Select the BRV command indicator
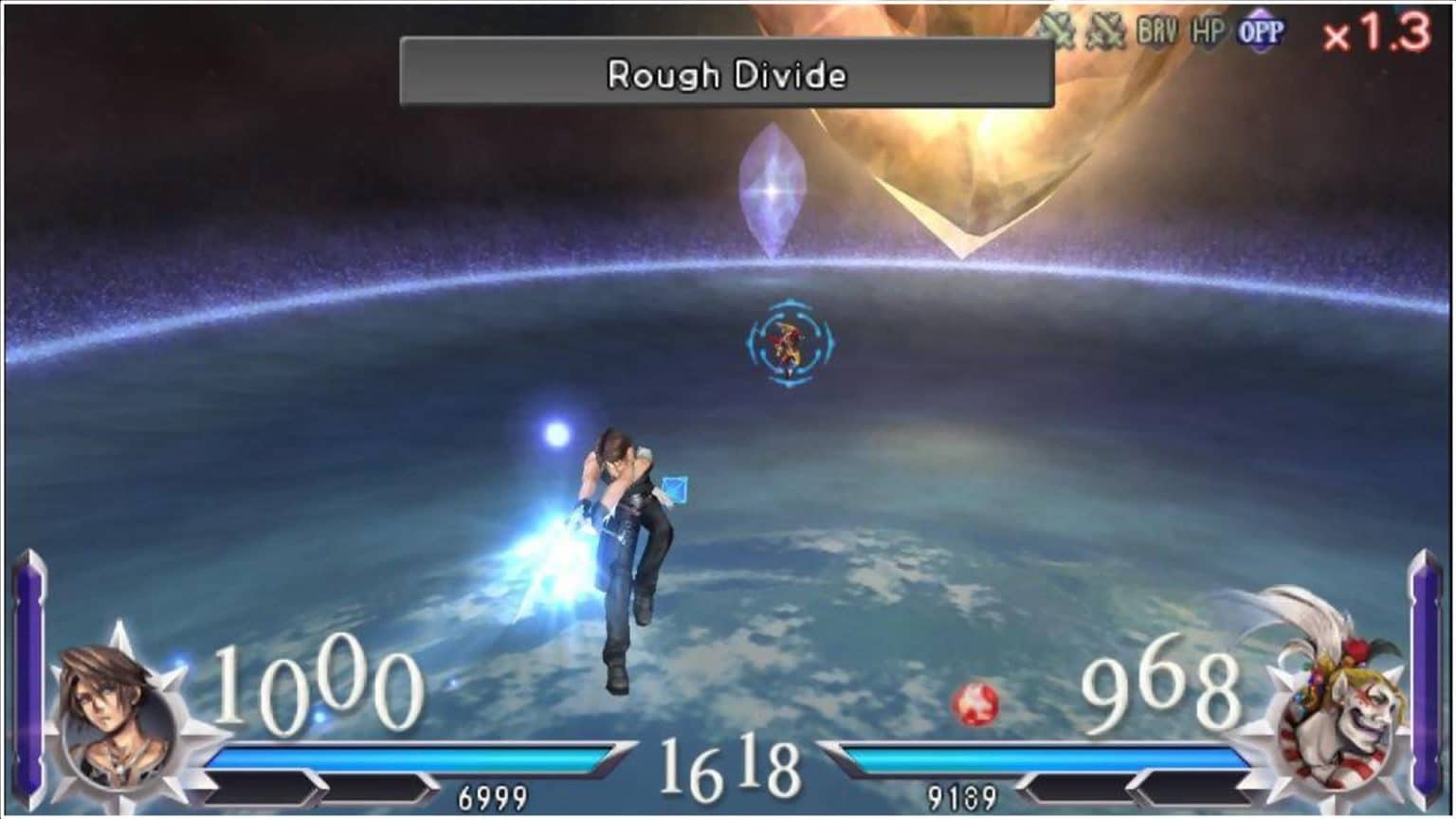1456x819 pixels. pyautogui.click(x=1158, y=28)
